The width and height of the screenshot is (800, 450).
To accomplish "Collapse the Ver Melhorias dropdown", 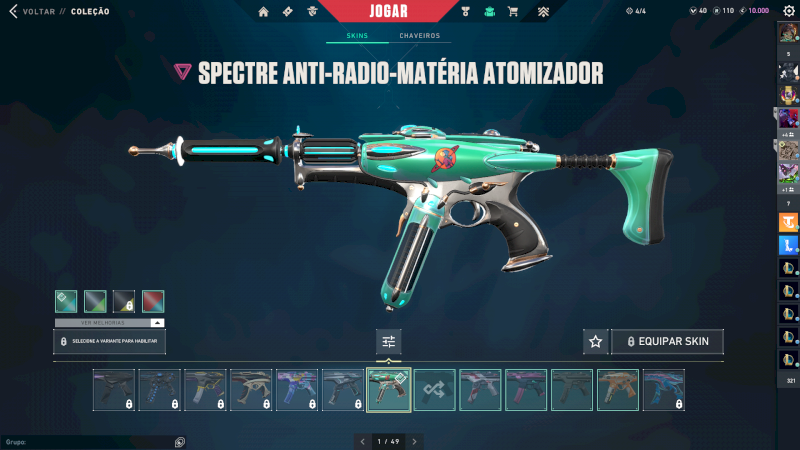I will click(x=157, y=323).
